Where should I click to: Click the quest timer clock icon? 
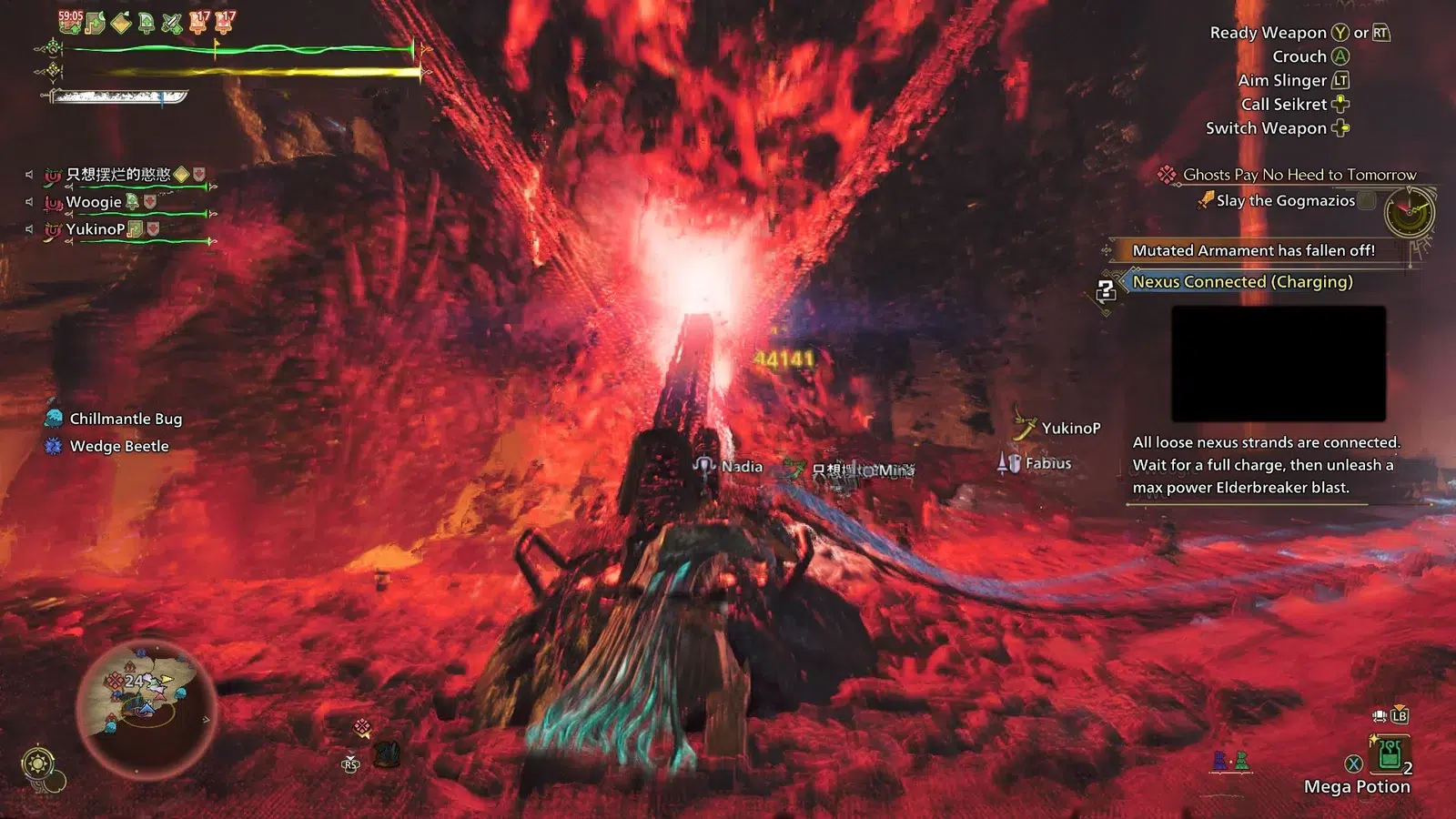(1408, 213)
